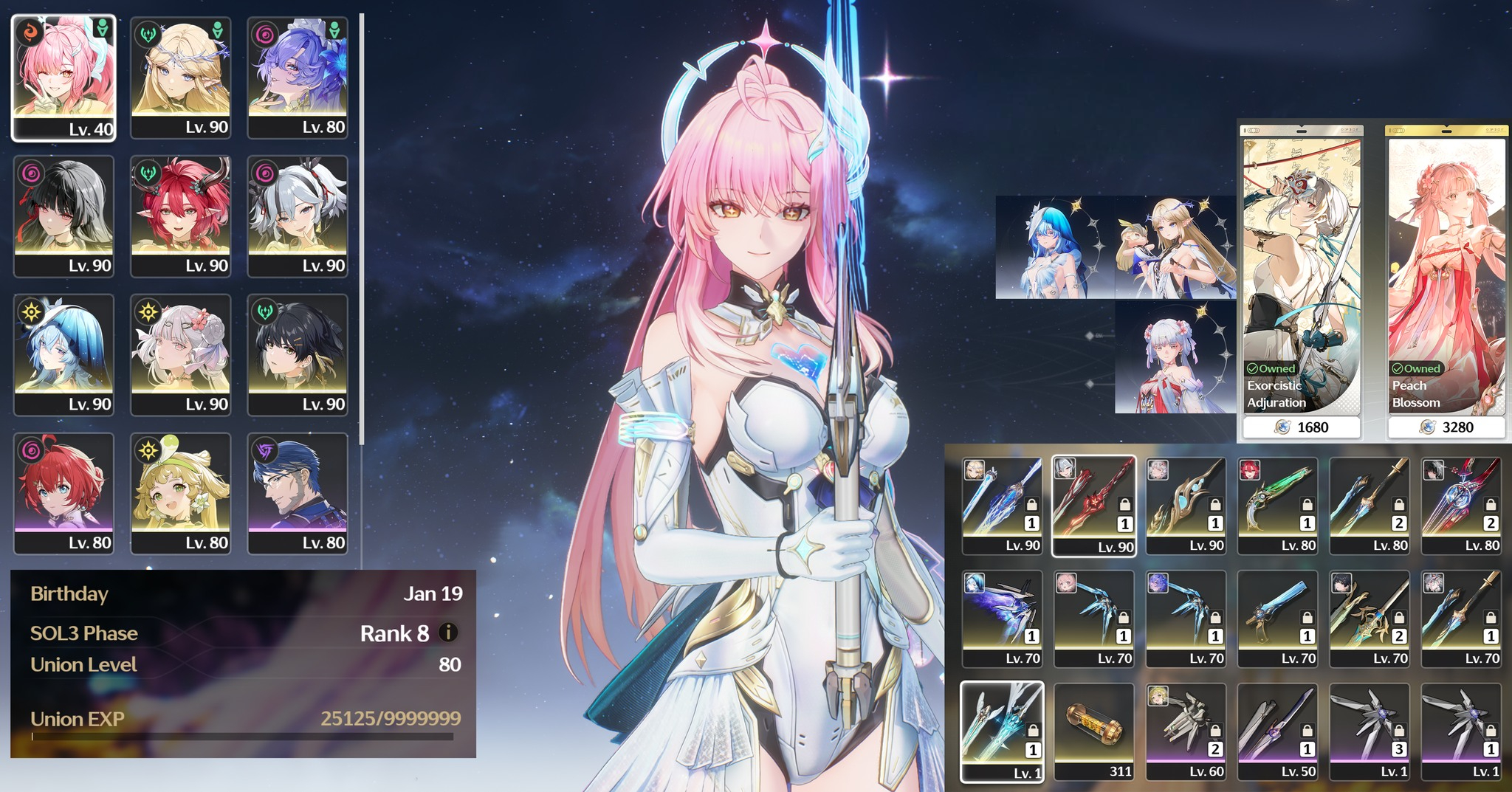Select the blue-haired hooded Lv. 90 character

pyautogui.click(x=64, y=354)
